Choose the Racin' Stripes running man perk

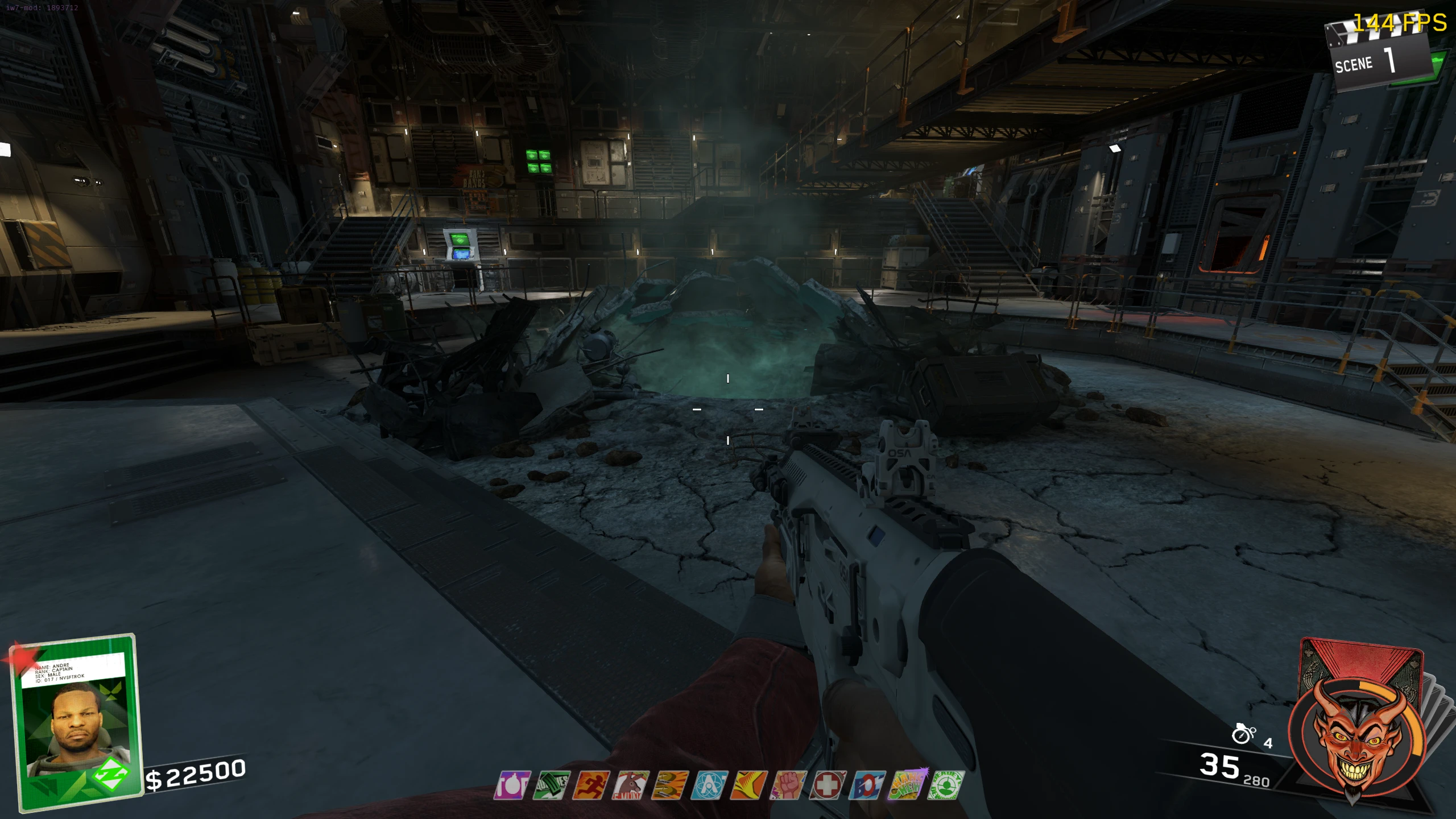pos(591,785)
